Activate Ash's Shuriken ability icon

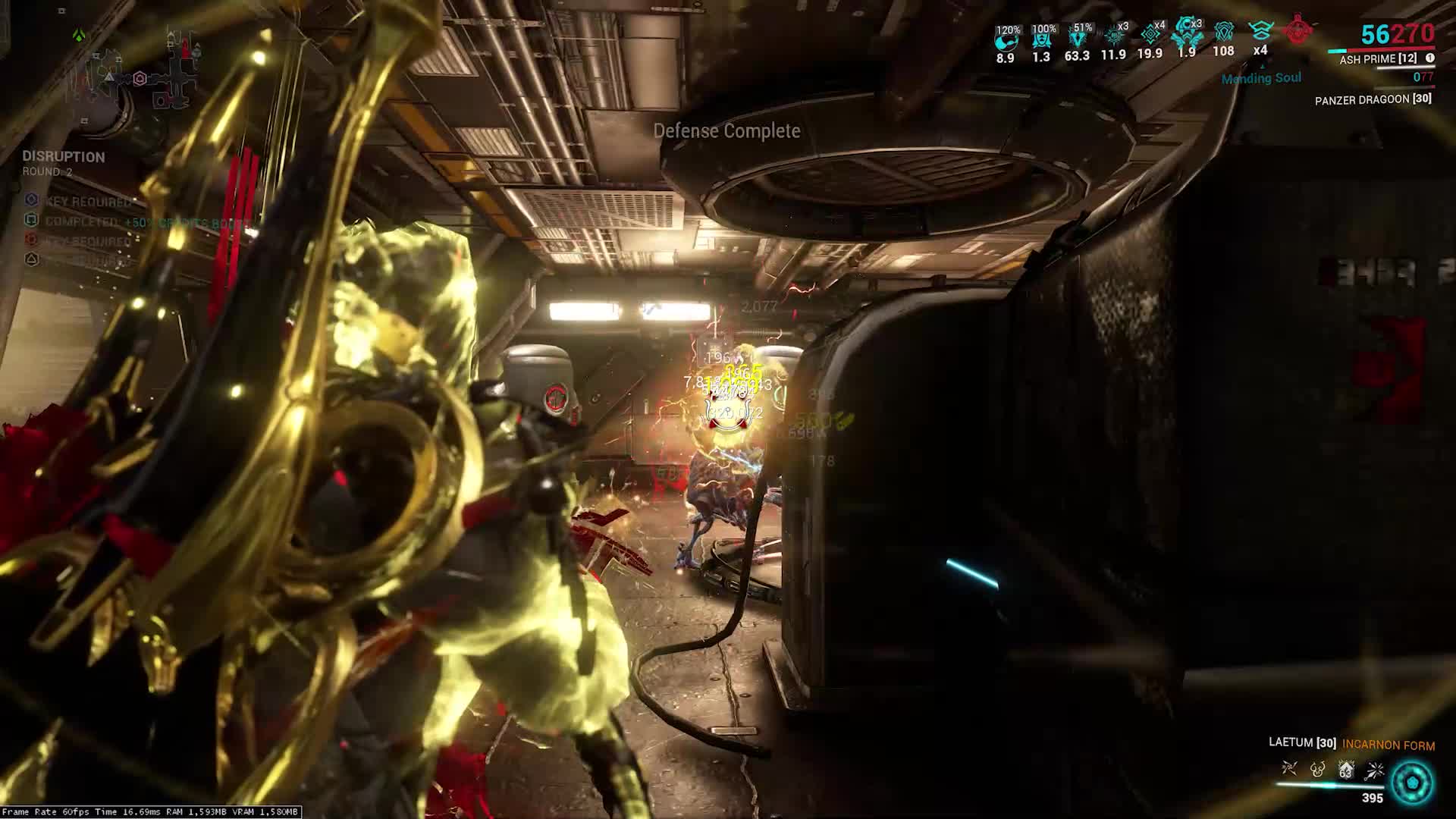1289,770
